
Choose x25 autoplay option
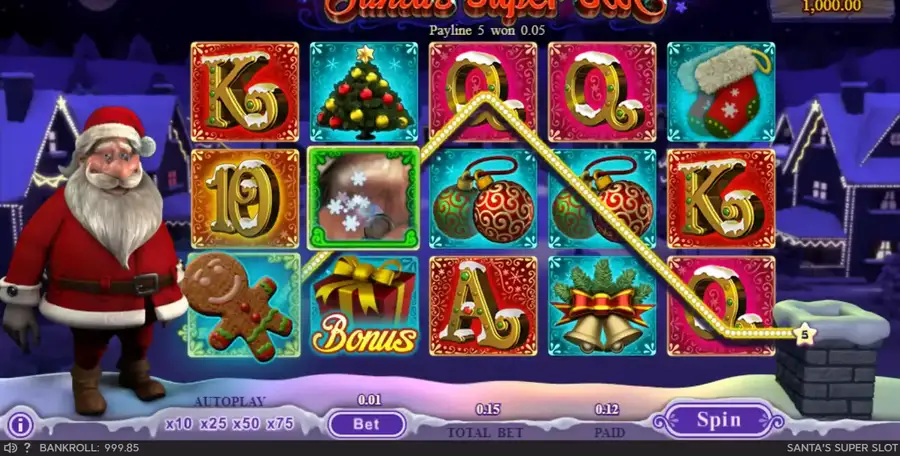213,424
